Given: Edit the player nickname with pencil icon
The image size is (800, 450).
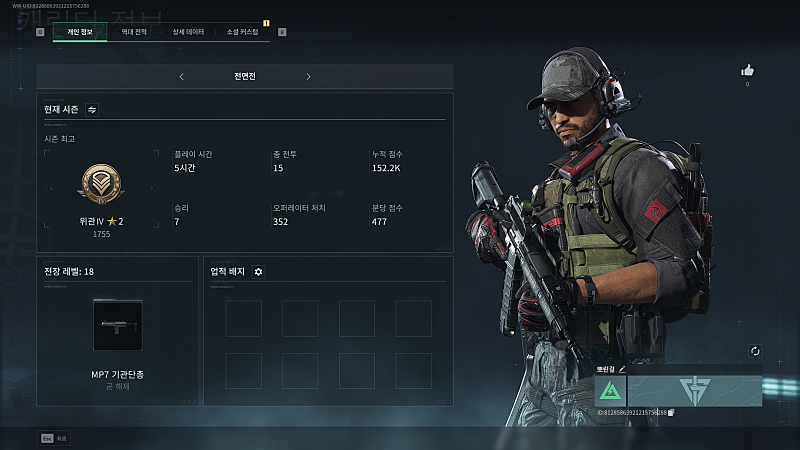Looking at the screenshot, I should (x=621, y=369).
